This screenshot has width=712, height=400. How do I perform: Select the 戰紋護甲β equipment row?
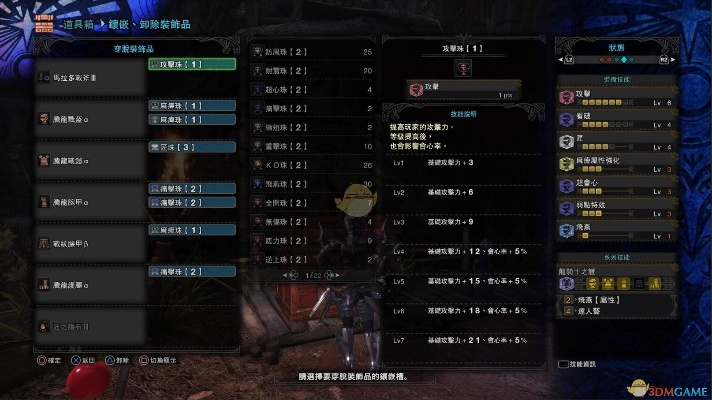(90, 242)
